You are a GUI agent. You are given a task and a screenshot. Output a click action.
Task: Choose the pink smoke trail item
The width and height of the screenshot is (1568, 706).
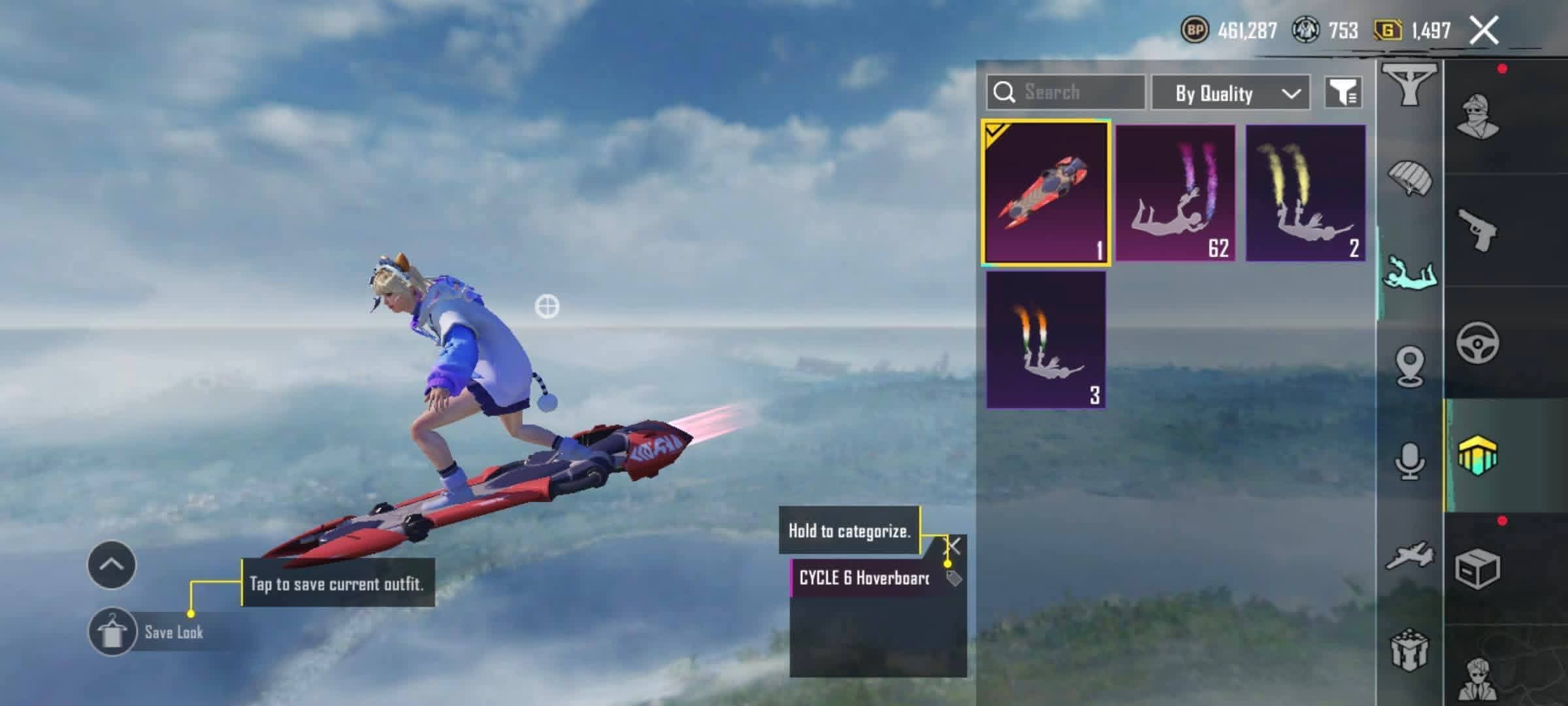point(1175,193)
